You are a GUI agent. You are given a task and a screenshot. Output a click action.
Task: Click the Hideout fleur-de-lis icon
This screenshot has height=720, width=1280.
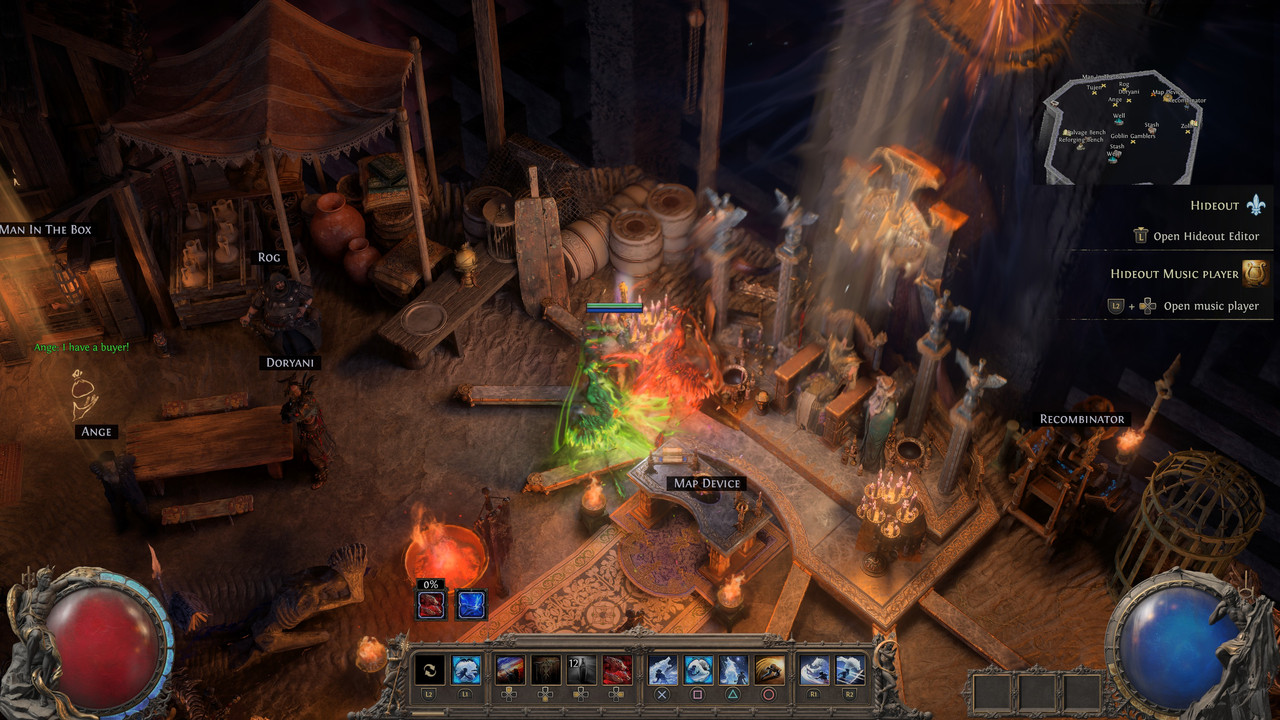[x=1256, y=206]
